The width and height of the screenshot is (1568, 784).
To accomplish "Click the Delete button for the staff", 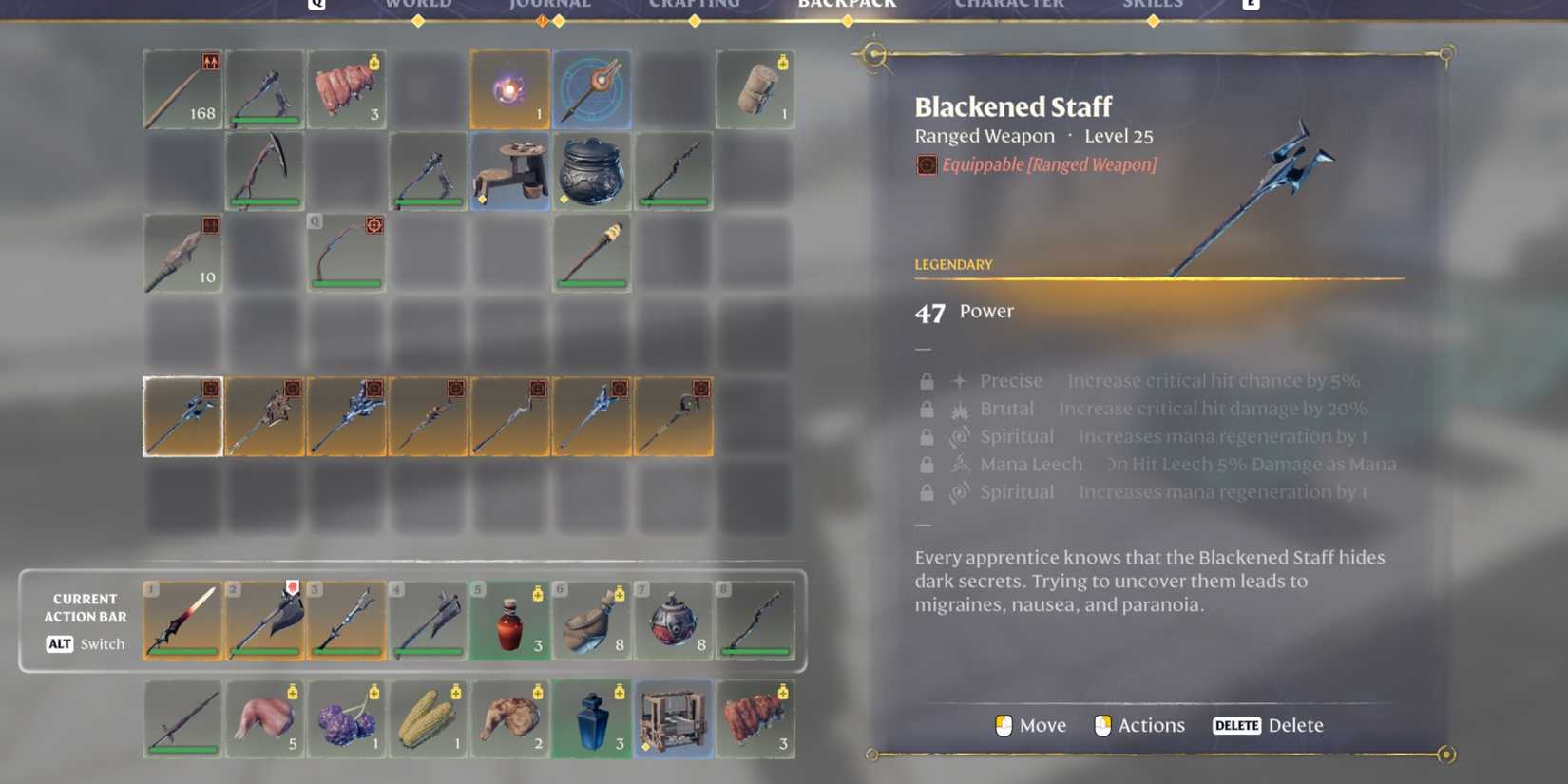I will pos(1271,725).
